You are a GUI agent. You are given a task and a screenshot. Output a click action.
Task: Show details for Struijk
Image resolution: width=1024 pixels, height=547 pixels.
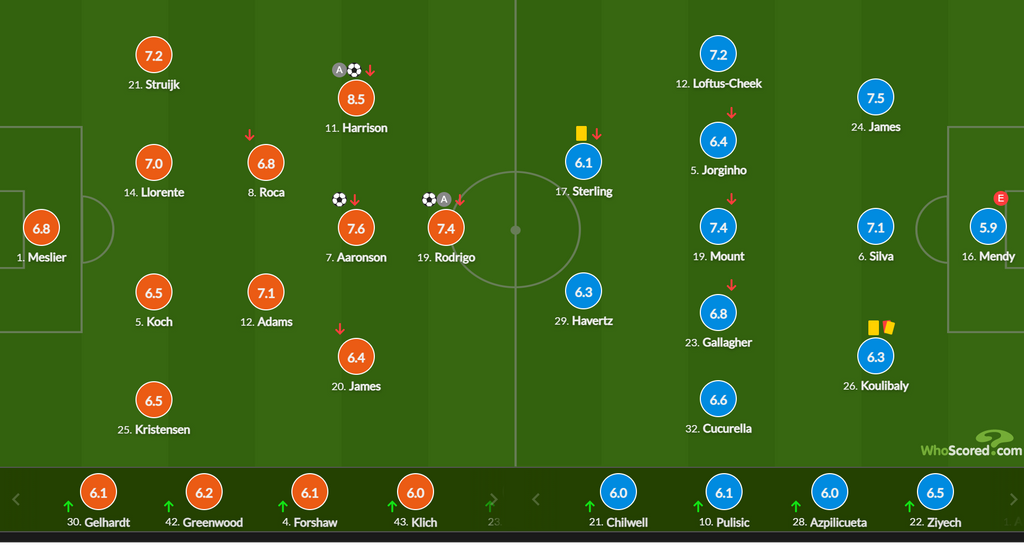[153, 56]
